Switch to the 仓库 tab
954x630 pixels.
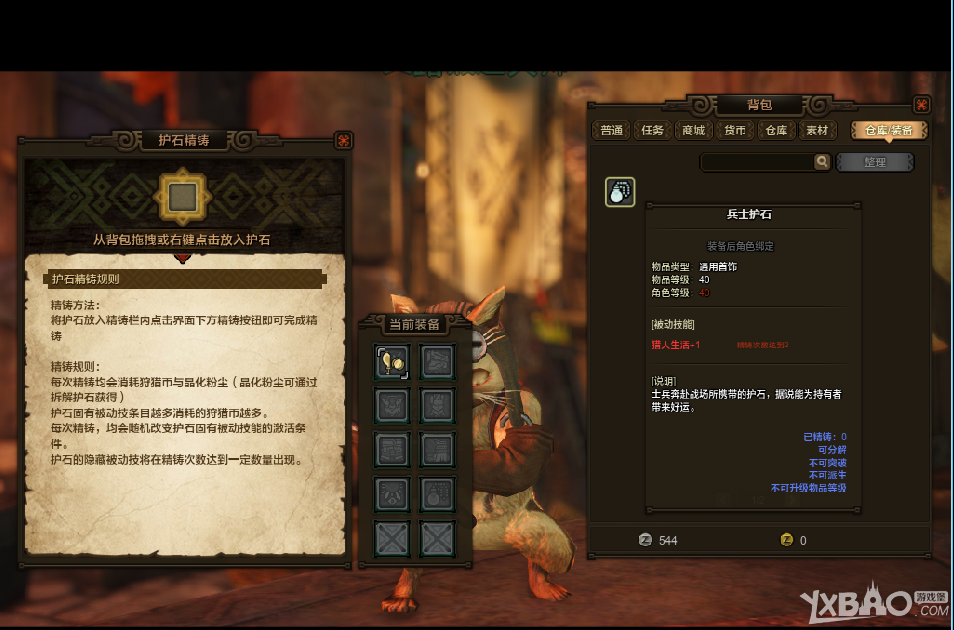[776, 130]
